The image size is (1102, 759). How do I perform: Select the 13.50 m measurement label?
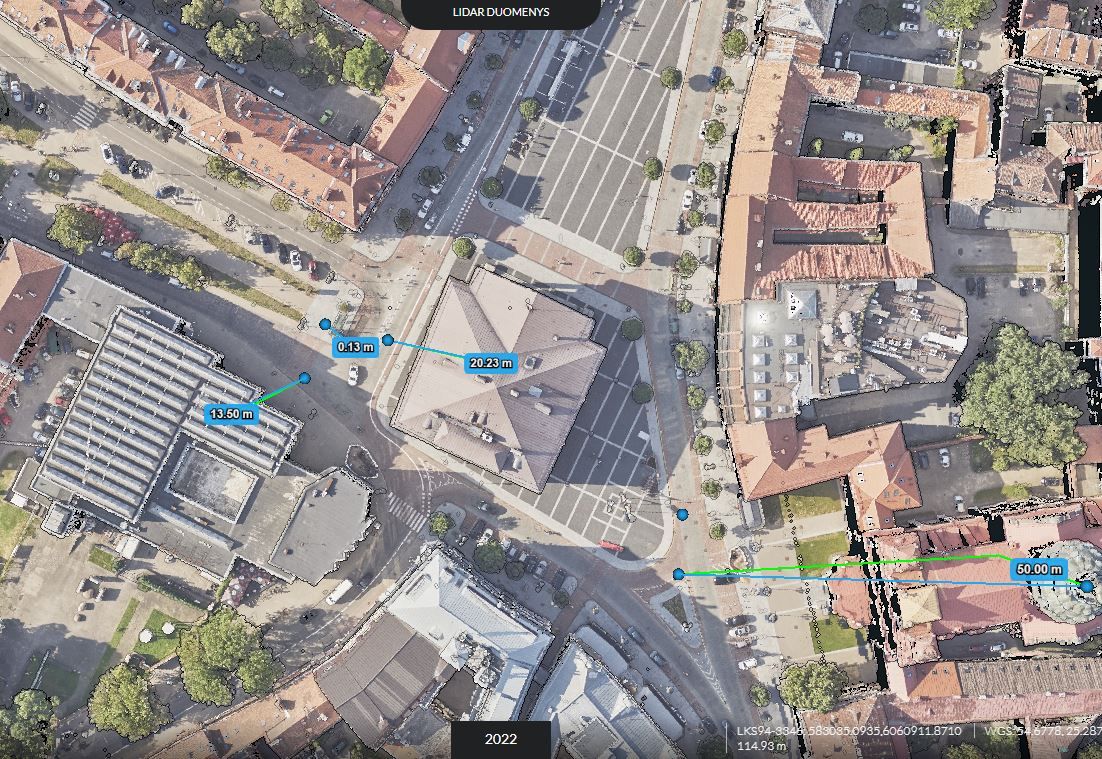pyautogui.click(x=231, y=413)
